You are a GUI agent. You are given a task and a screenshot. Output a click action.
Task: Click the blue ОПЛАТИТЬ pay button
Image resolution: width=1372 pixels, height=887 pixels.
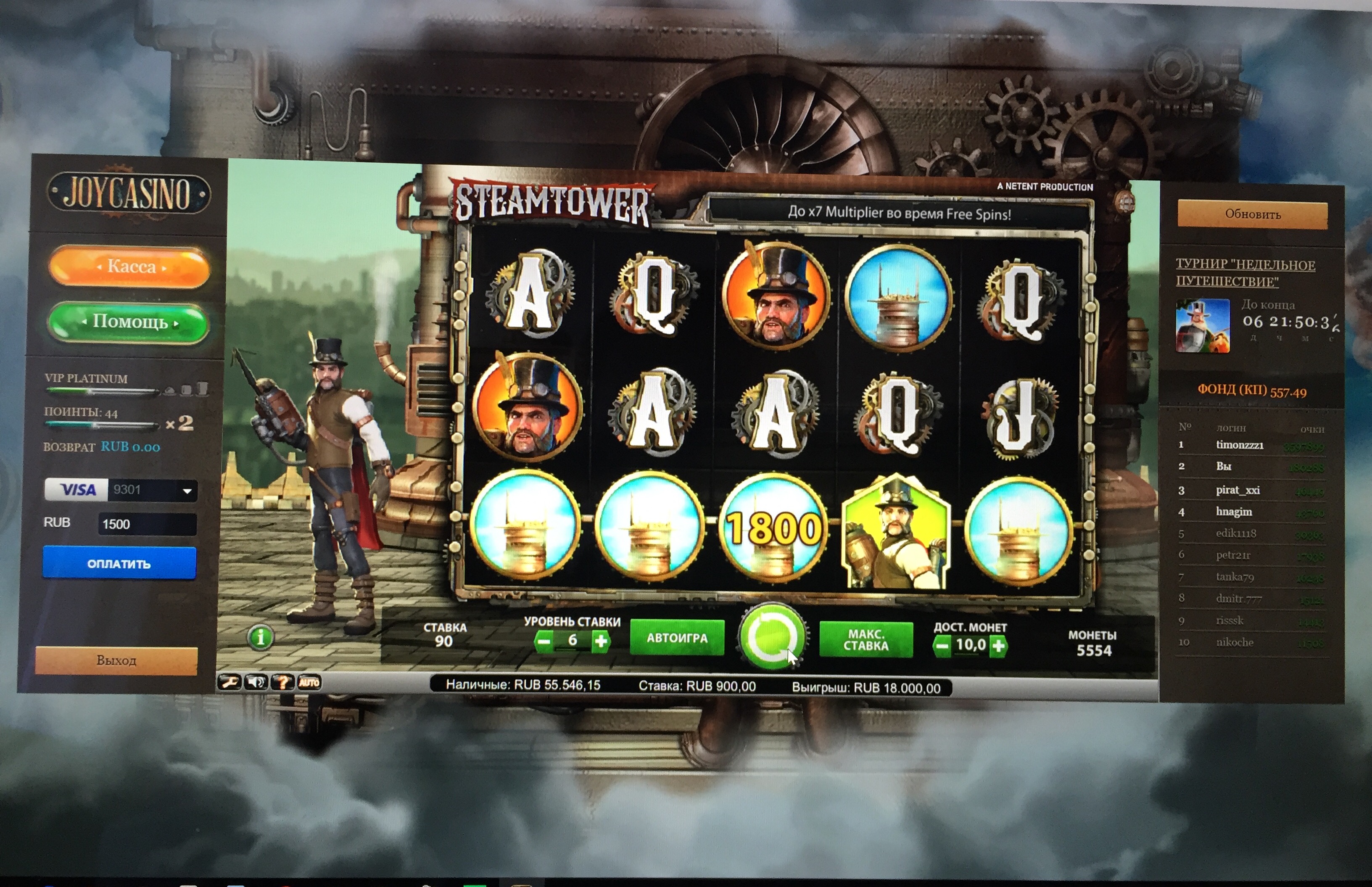[x=119, y=563]
